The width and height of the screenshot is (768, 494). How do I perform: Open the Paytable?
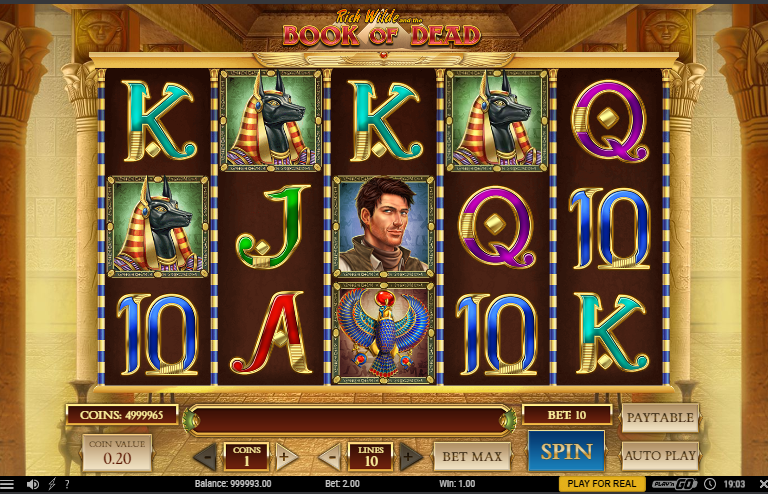pyautogui.click(x=660, y=417)
